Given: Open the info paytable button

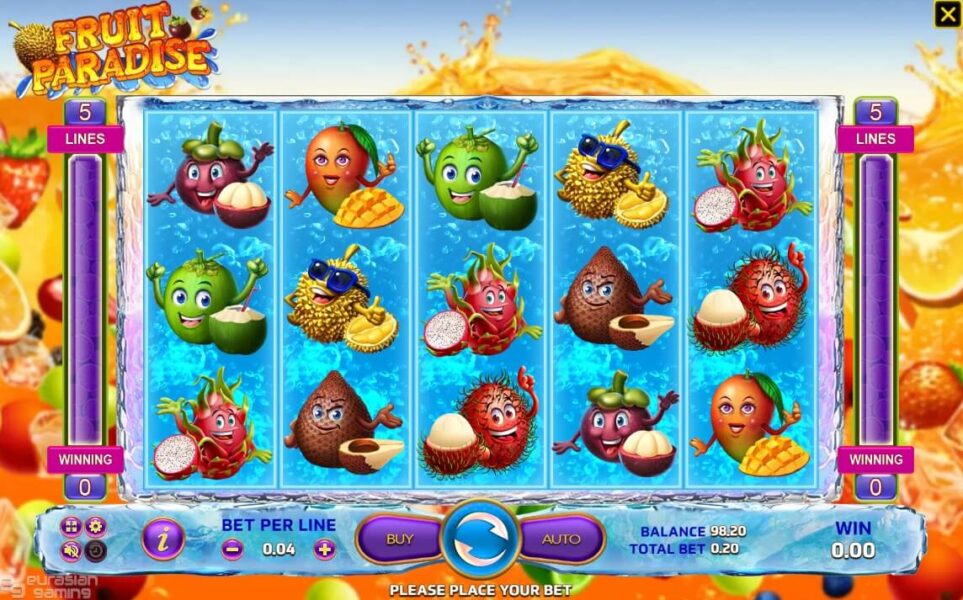Looking at the screenshot, I should 162,539.
